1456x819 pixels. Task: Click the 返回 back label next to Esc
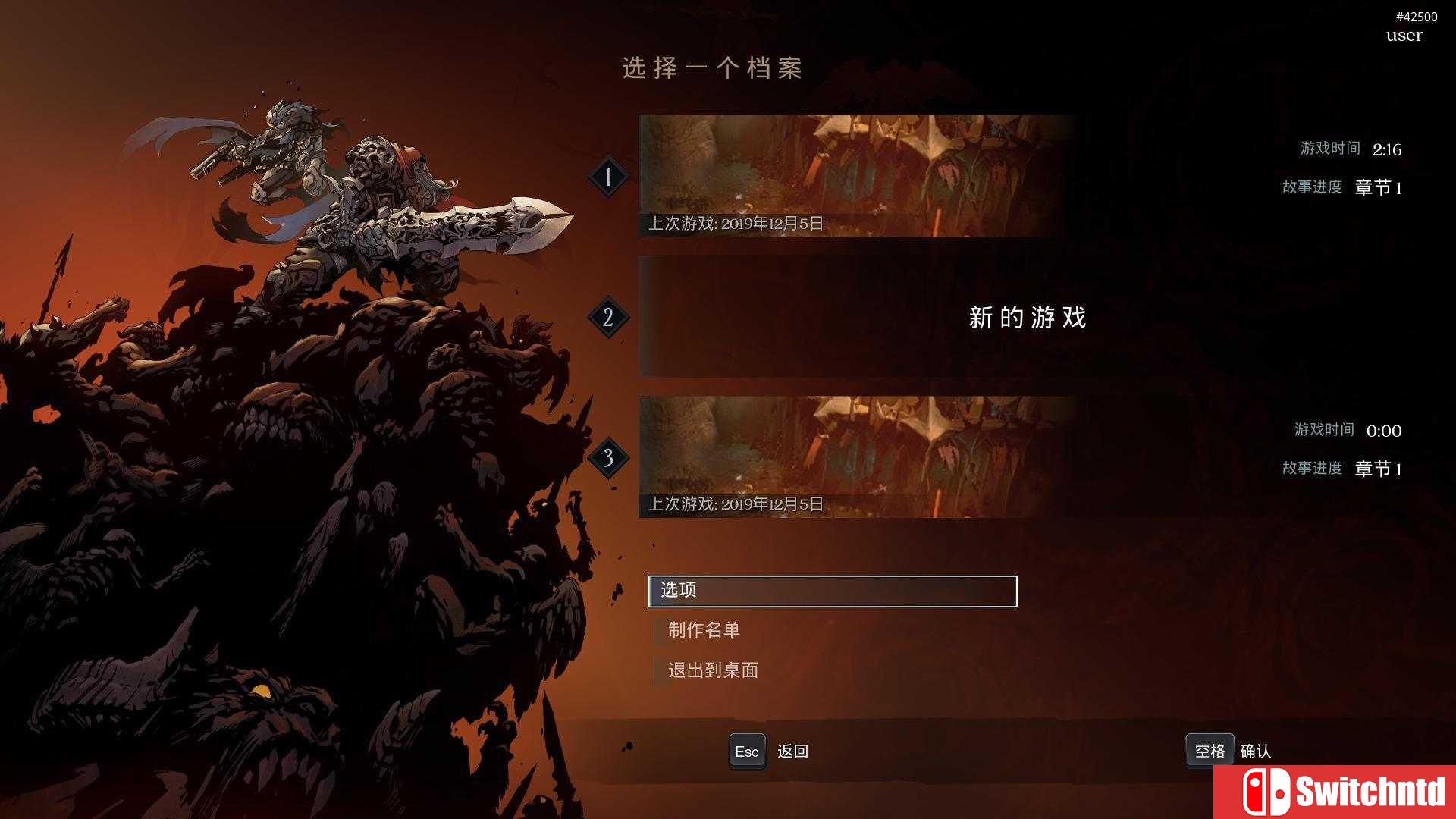(x=793, y=751)
